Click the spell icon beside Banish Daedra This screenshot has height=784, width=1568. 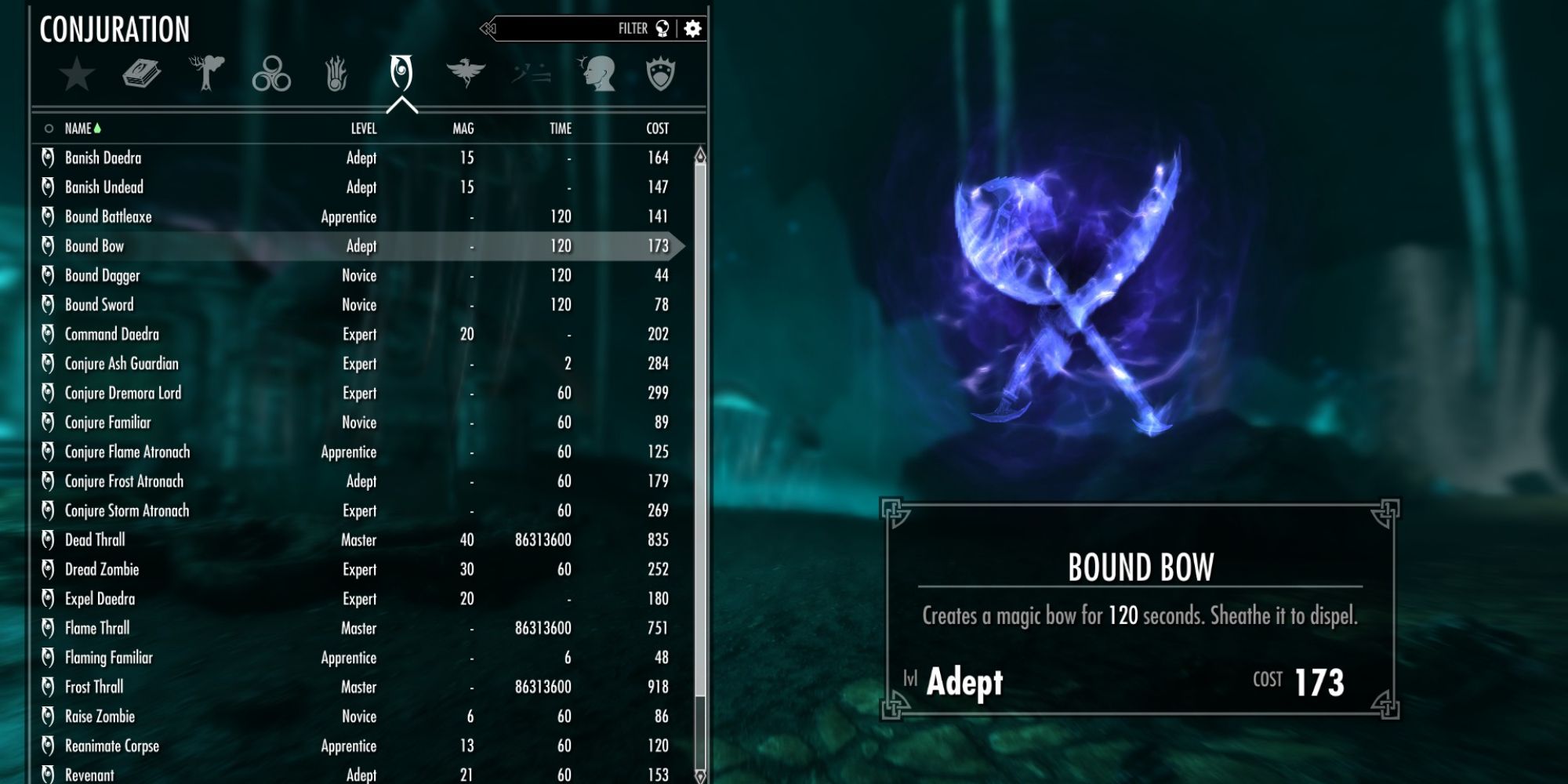point(49,157)
